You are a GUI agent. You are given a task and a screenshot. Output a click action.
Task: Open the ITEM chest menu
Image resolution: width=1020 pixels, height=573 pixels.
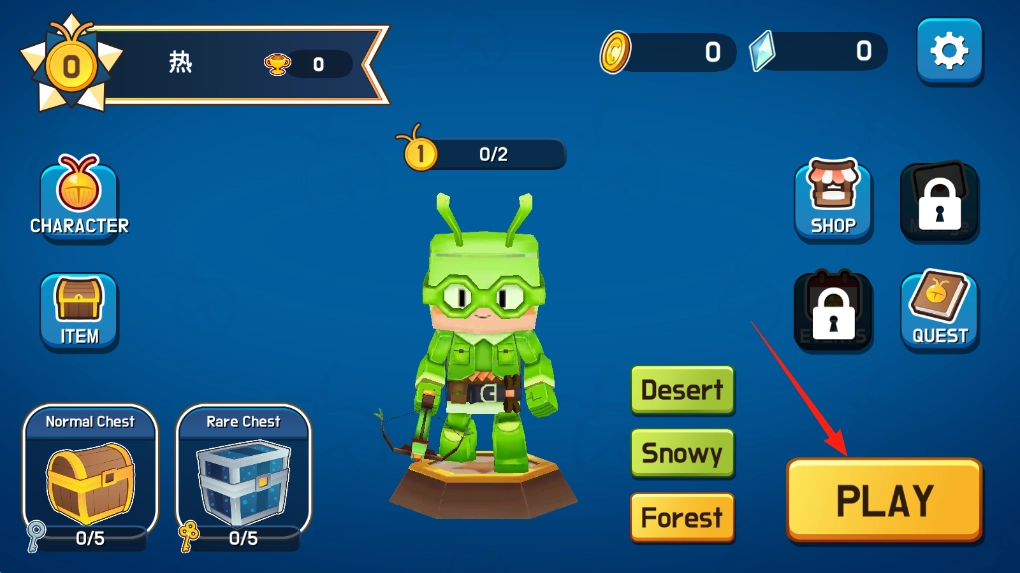click(x=79, y=310)
